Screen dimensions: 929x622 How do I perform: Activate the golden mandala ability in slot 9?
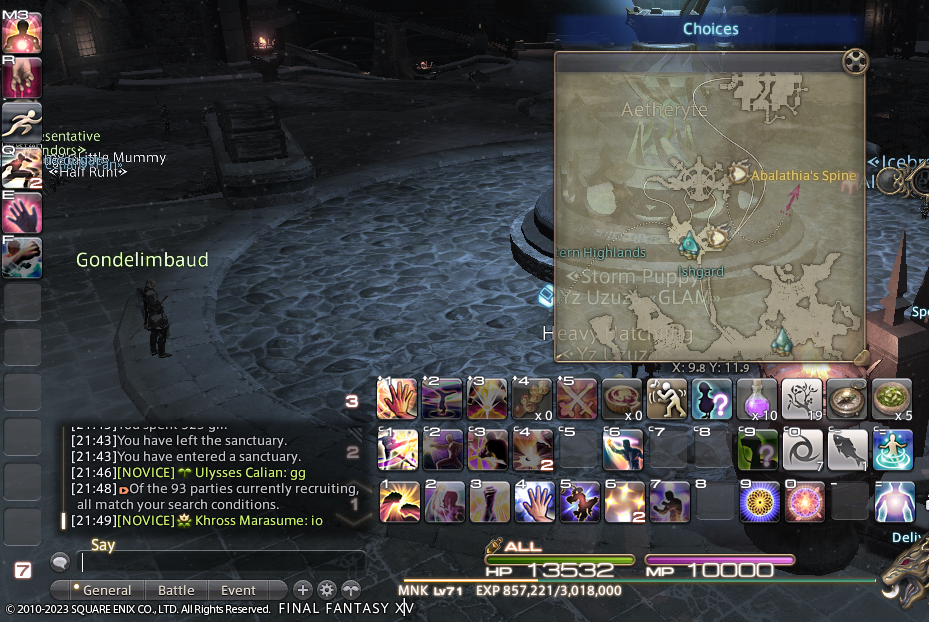click(x=757, y=501)
